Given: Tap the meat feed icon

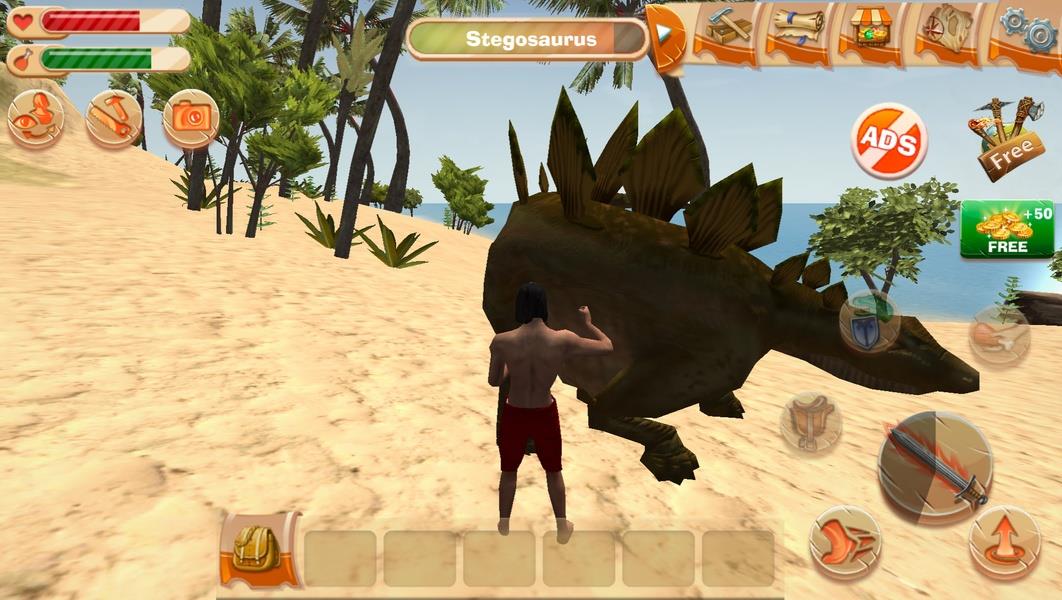Looking at the screenshot, I should click(998, 335).
